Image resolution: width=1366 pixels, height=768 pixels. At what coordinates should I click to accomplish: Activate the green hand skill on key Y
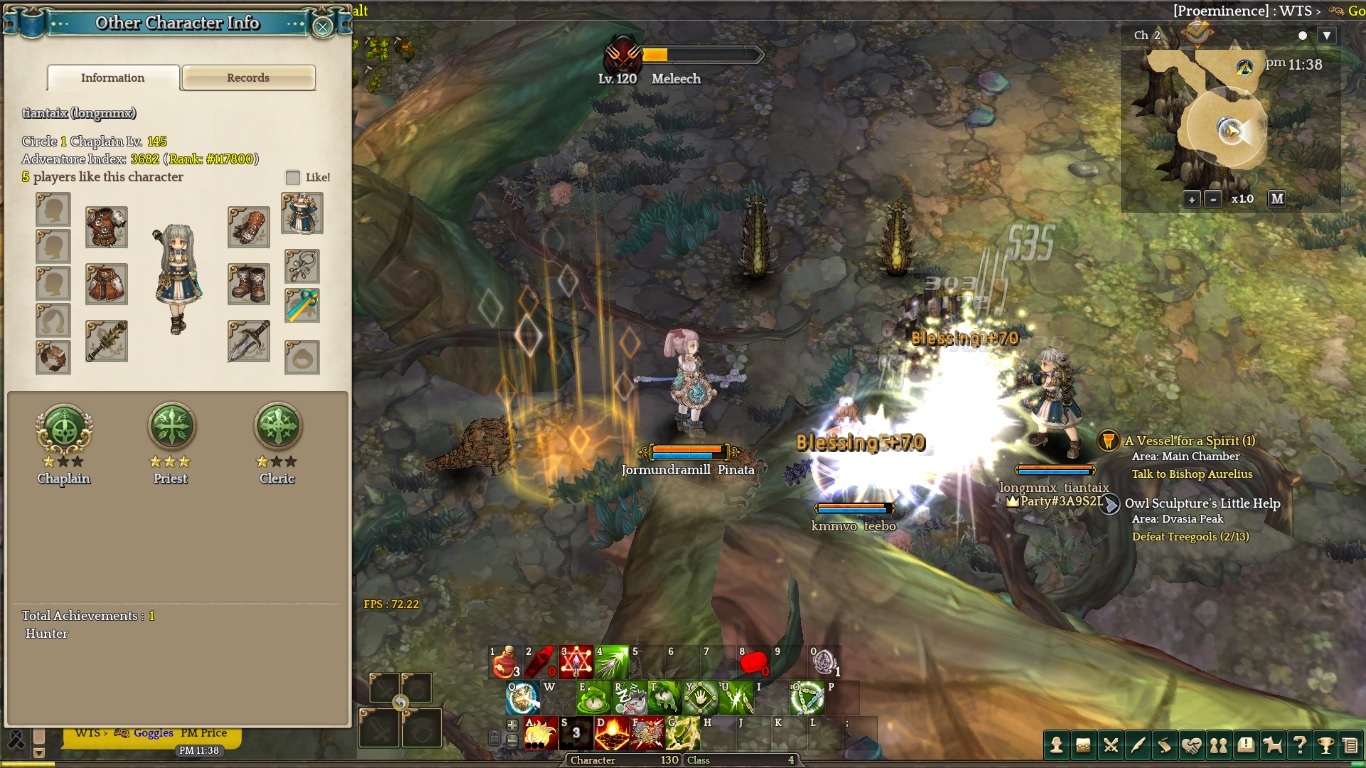tap(700, 698)
